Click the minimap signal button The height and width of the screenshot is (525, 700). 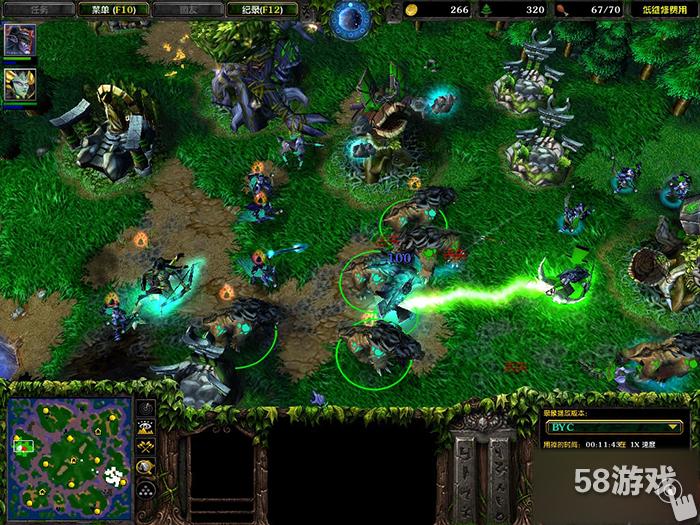[x=146, y=409]
